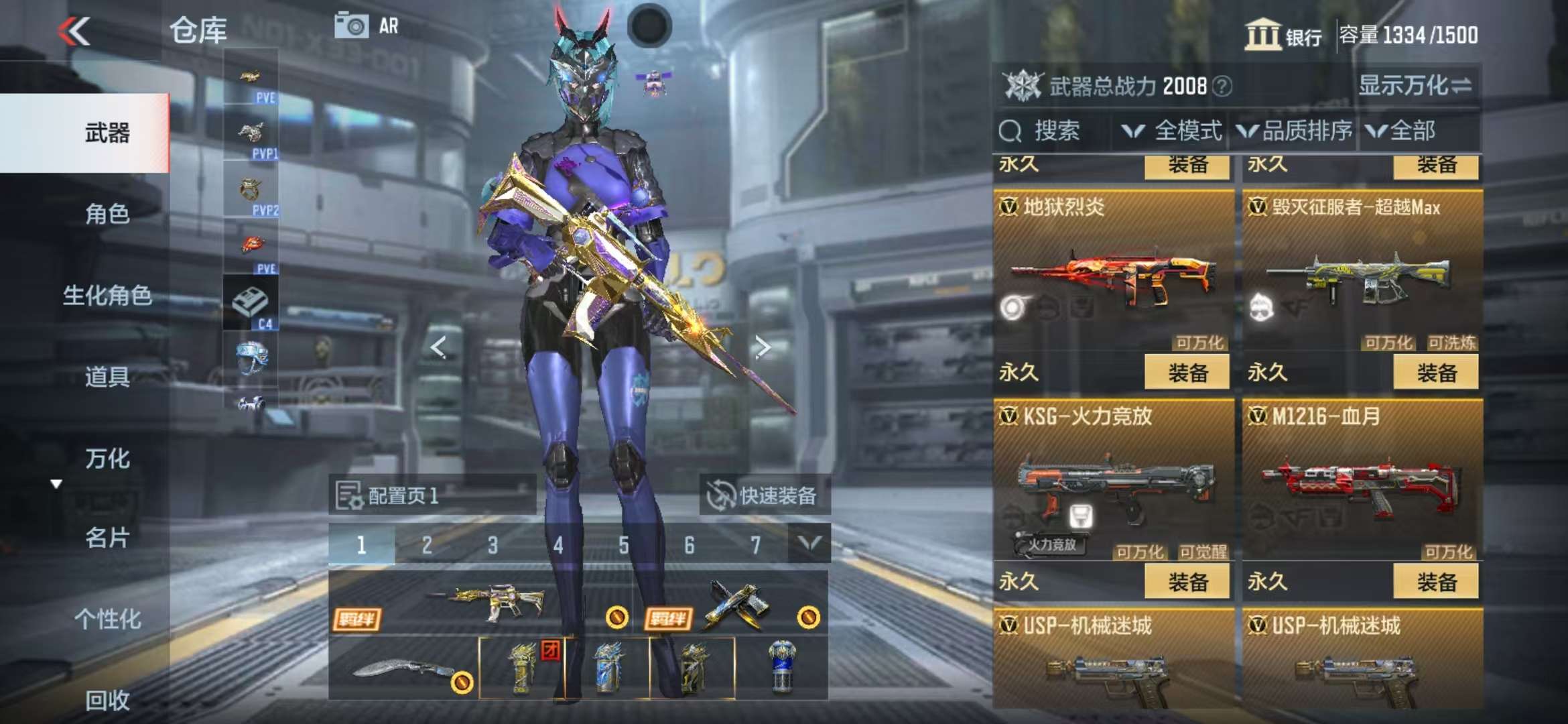This screenshot has width=1568, height=724.
Task: Open the 角色 category
Action: [107, 215]
